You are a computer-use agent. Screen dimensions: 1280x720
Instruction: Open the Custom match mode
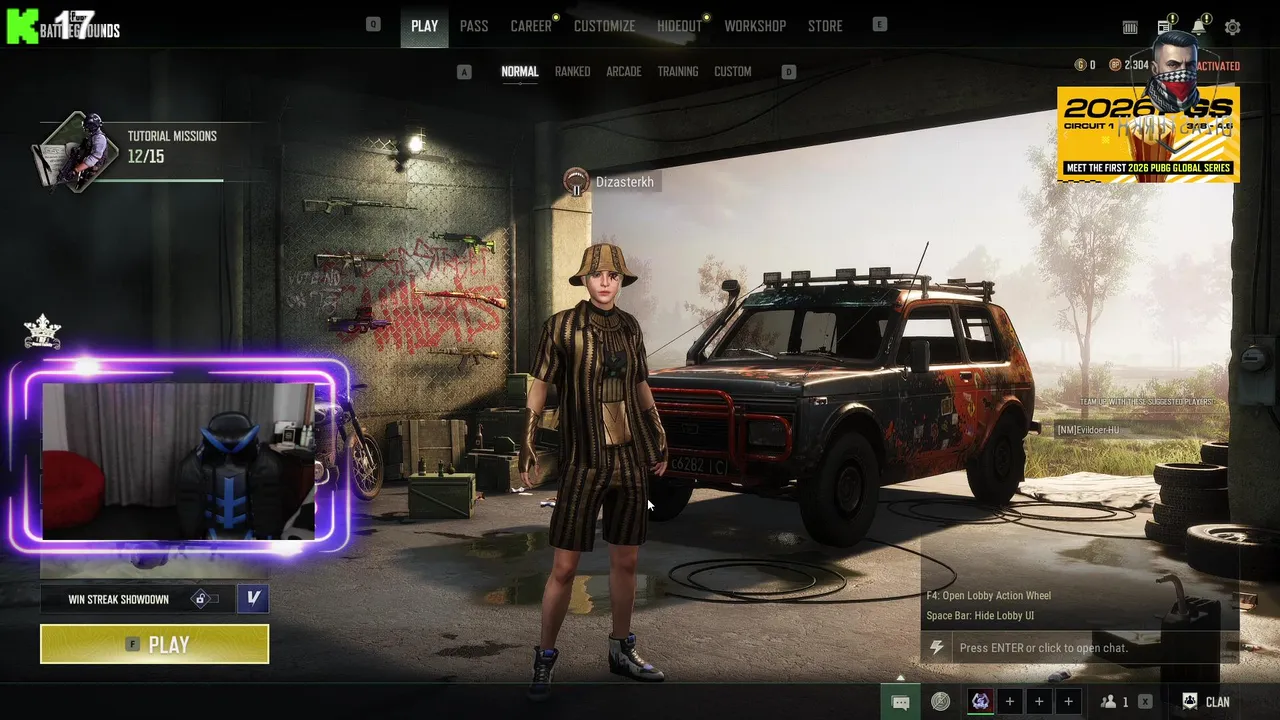point(732,72)
